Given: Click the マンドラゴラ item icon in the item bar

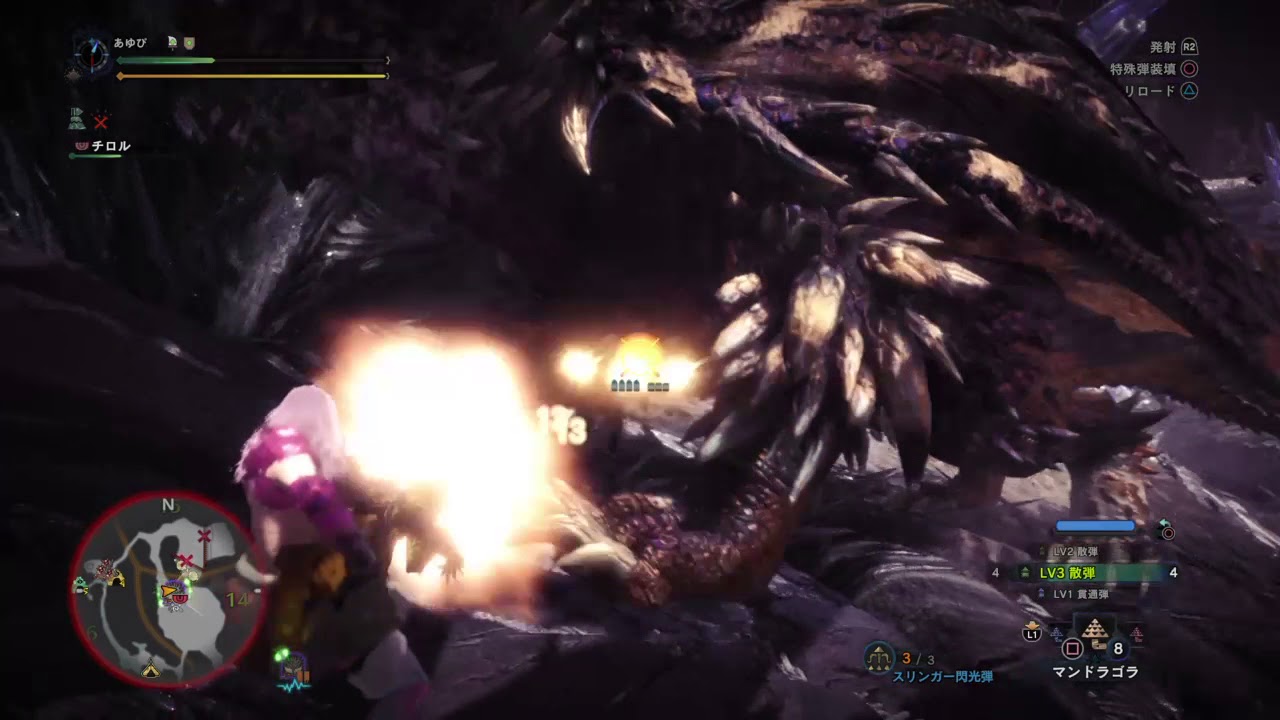Looking at the screenshot, I should [1094, 628].
